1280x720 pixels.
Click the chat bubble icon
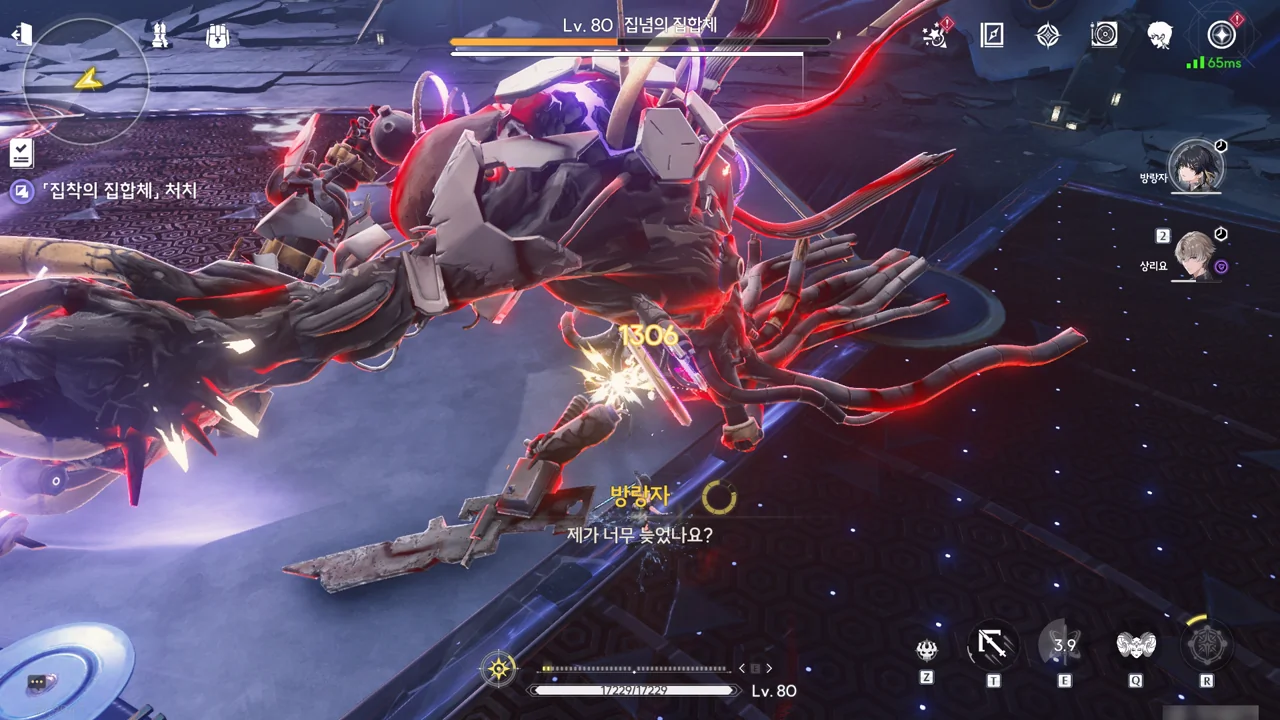[38, 682]
